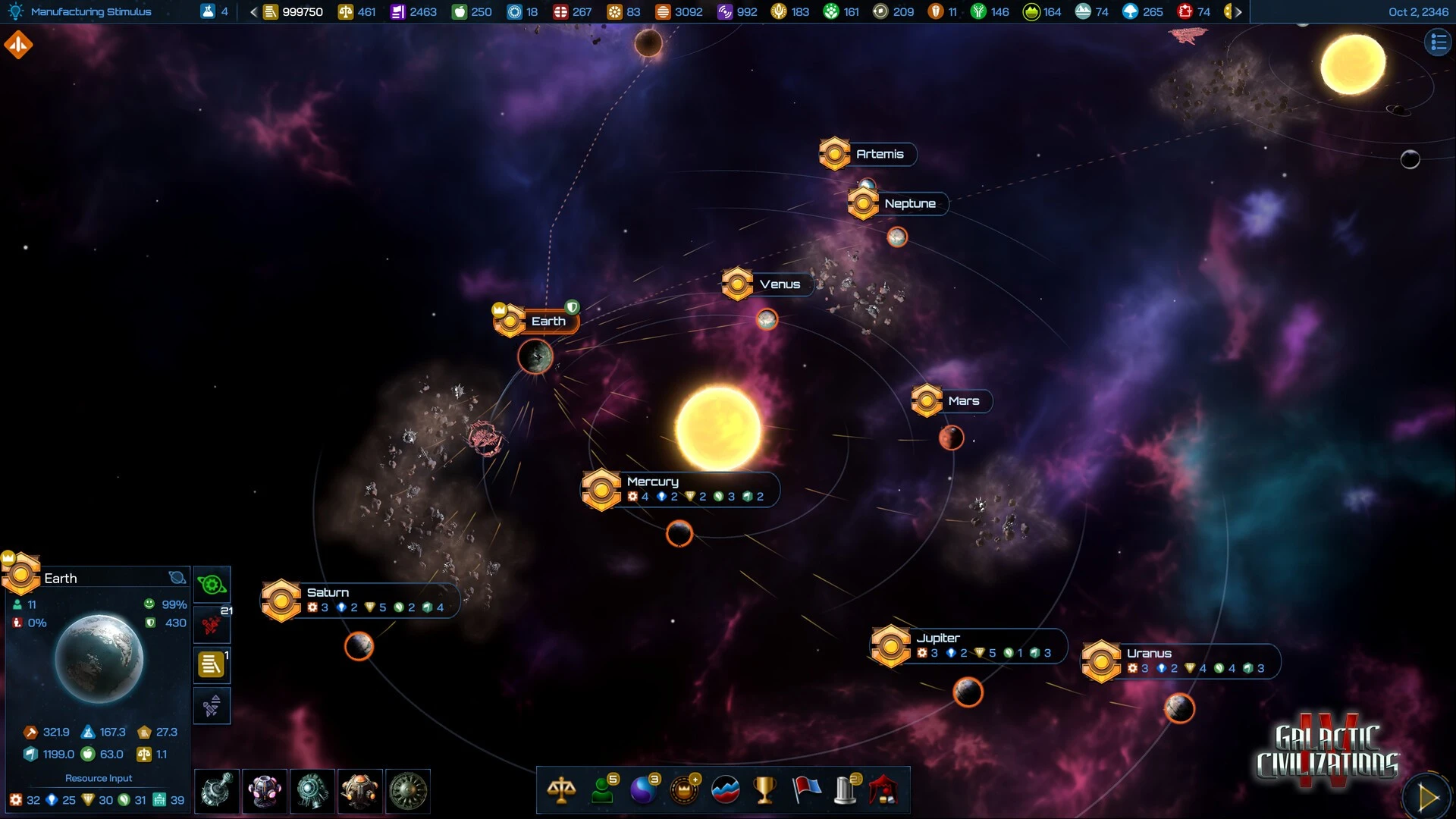Click the end turn arrow button

pyautogui.click(x=1426, y=796)
